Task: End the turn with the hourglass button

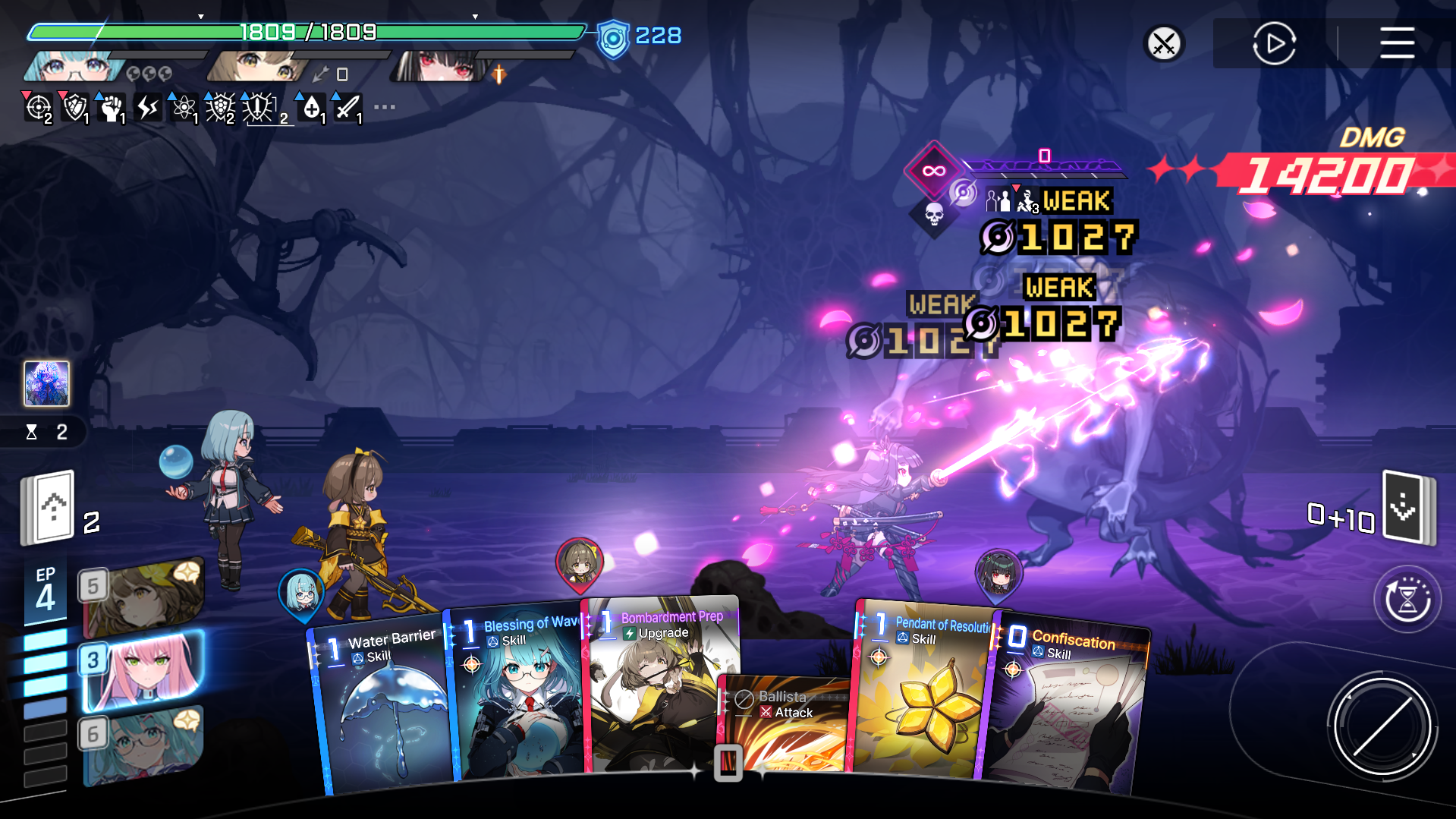Action: tap(1407, 600)
